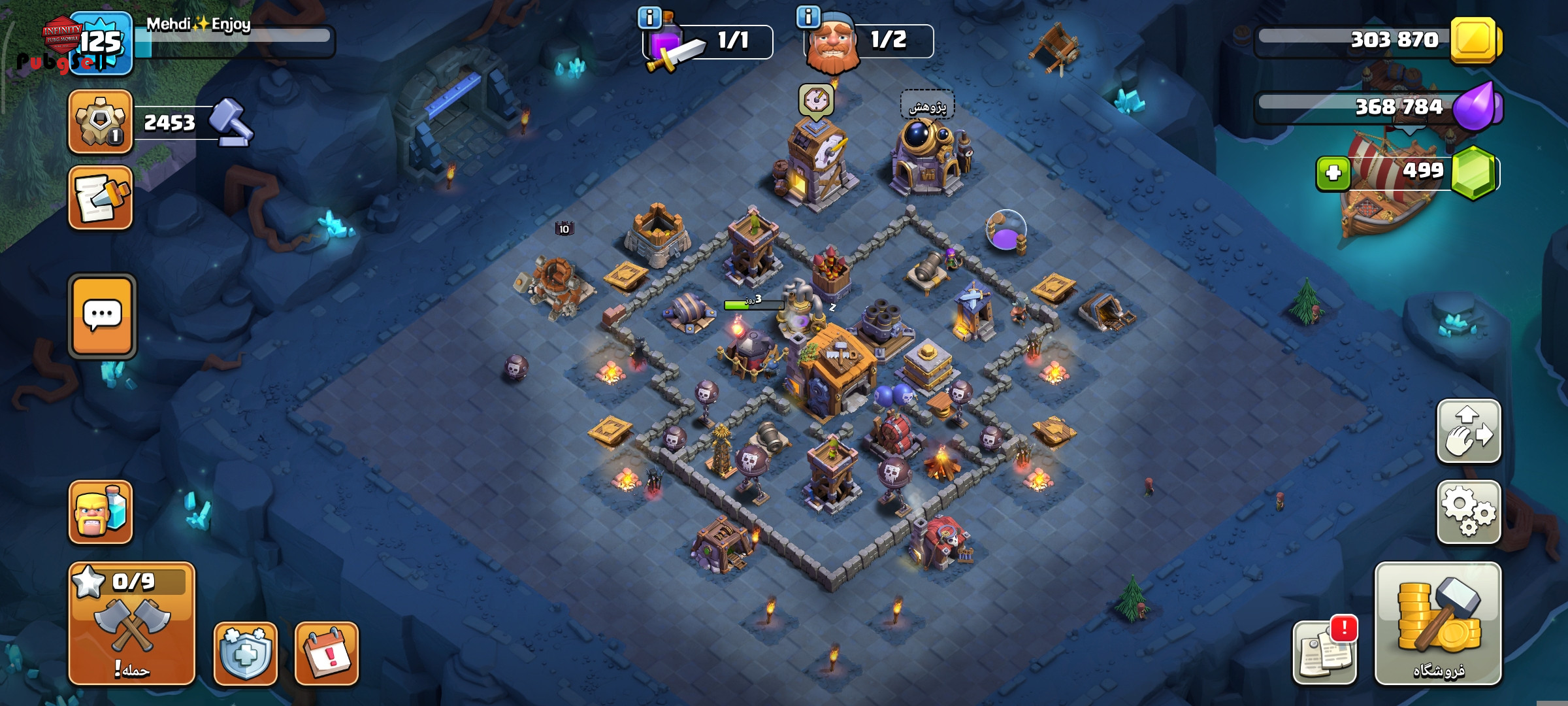The height and width of the screenshot is (706, 1568).
Task: Open the shield with plus icon
Action: click(x=246, y=653)
